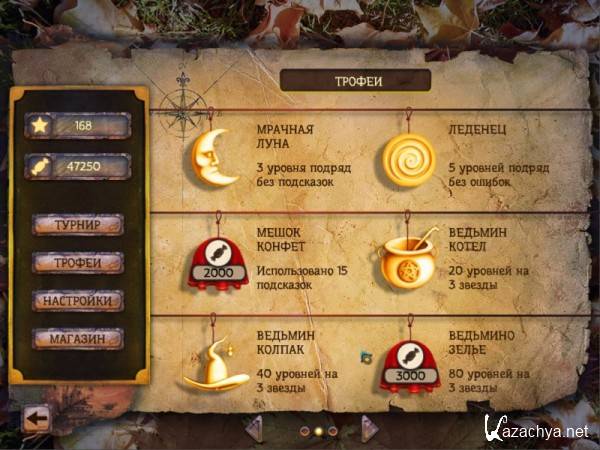Viewport: 600px width, 450px height.
Task: Select the Трофеи menu button
Action: click(77, 262)
